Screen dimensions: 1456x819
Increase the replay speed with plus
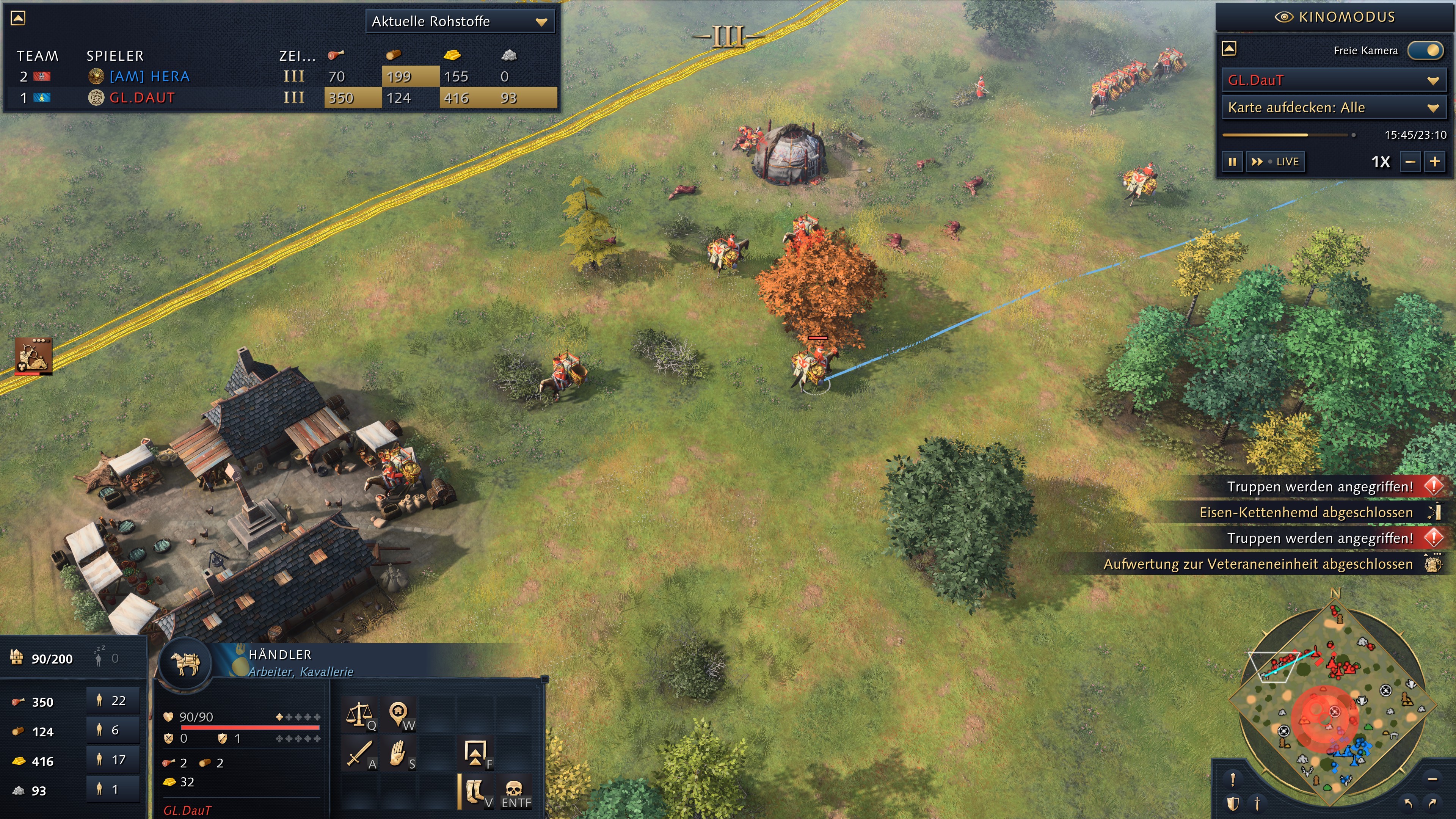pos(1435,162)
